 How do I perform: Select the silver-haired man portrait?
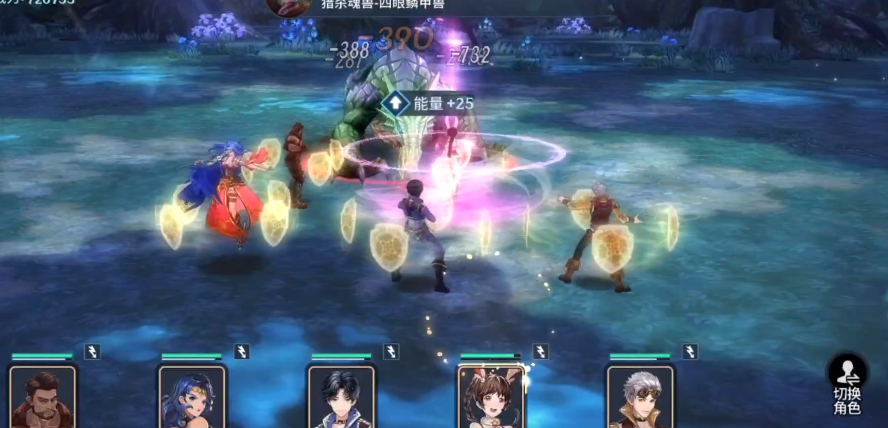[640, 397]
